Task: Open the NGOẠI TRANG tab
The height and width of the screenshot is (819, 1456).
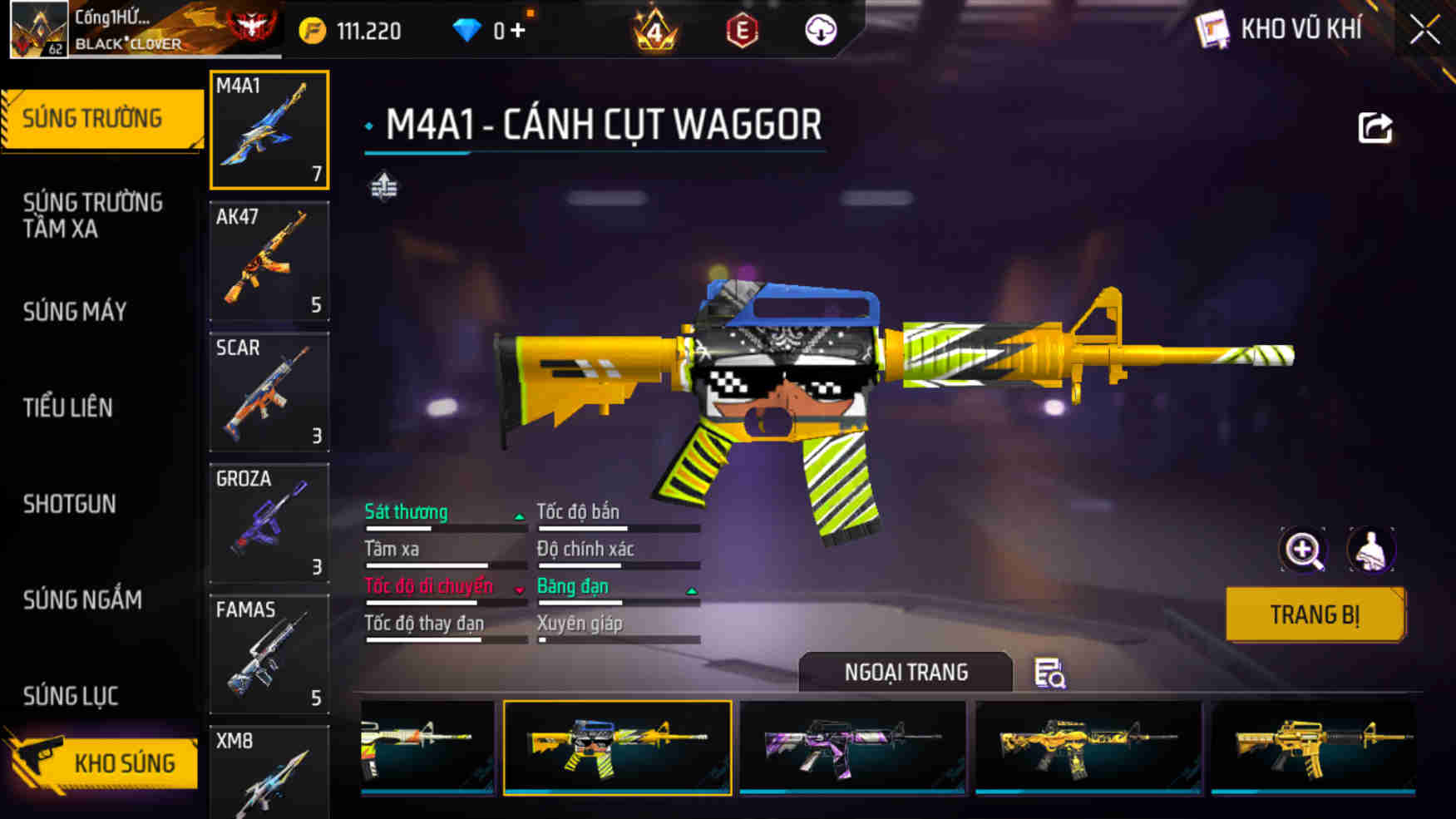Action: pyautogui.click(x=906, y=672)
